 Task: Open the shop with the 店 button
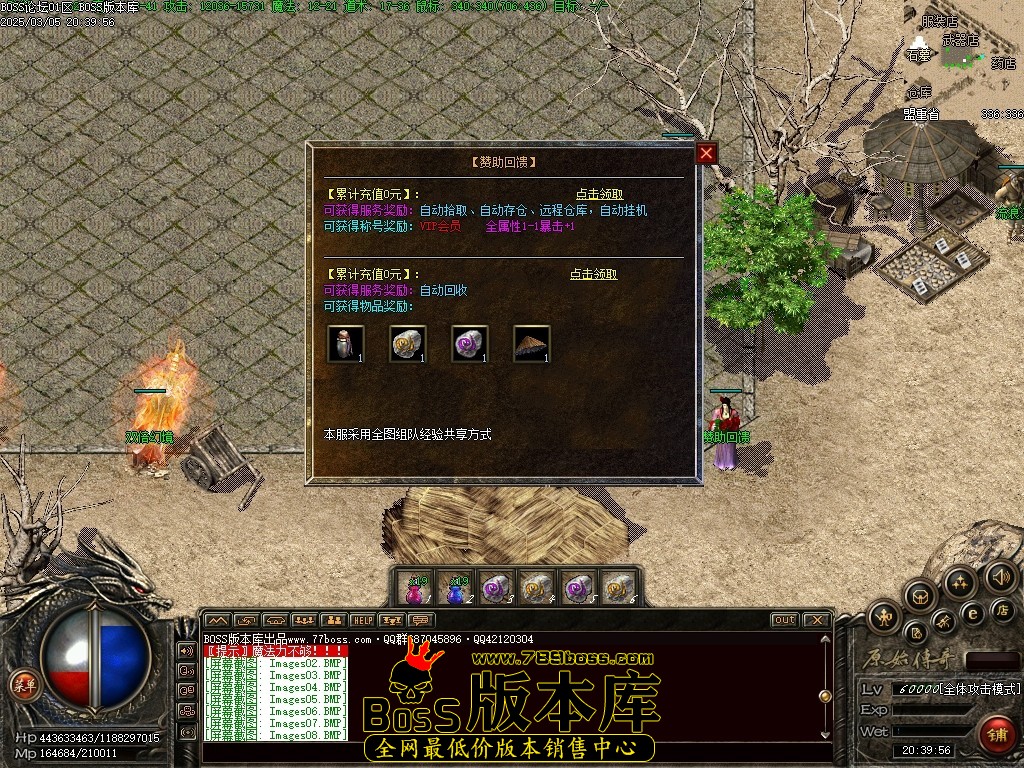[x=1001, y=609]
